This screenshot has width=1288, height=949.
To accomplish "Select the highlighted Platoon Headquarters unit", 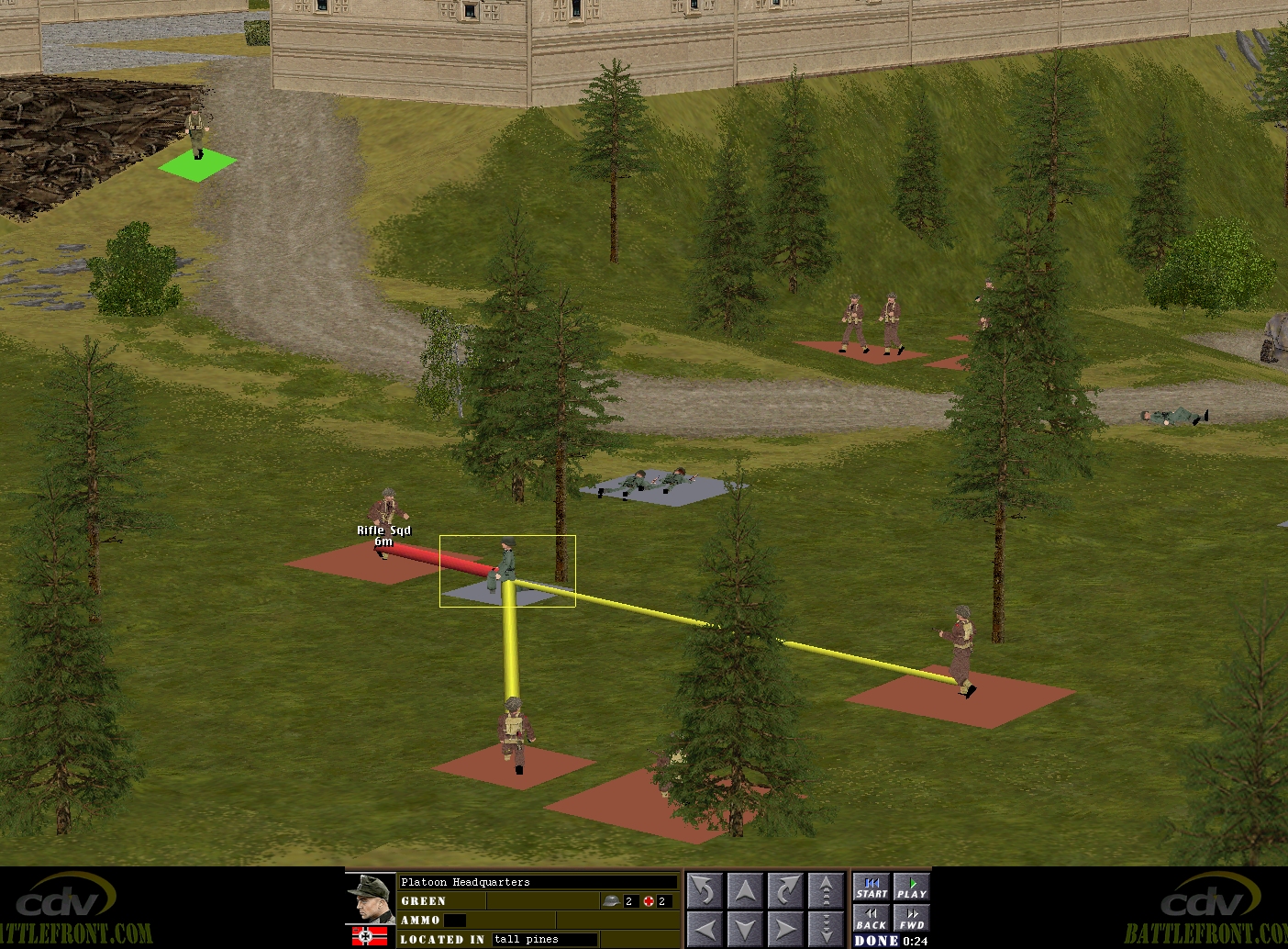I will (506, 569).
